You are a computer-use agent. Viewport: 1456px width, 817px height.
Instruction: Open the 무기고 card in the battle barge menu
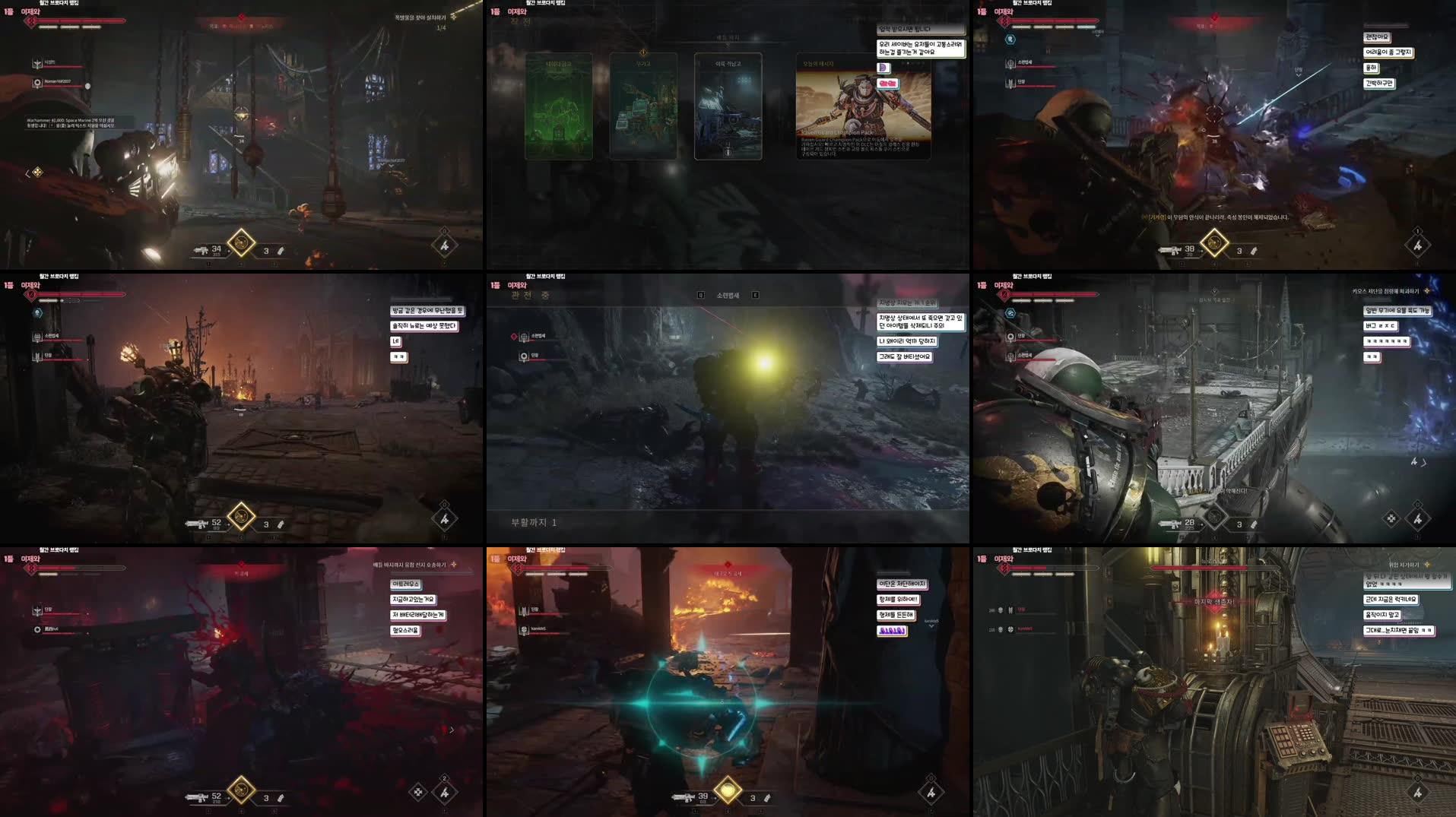click(x=642, y=106)
